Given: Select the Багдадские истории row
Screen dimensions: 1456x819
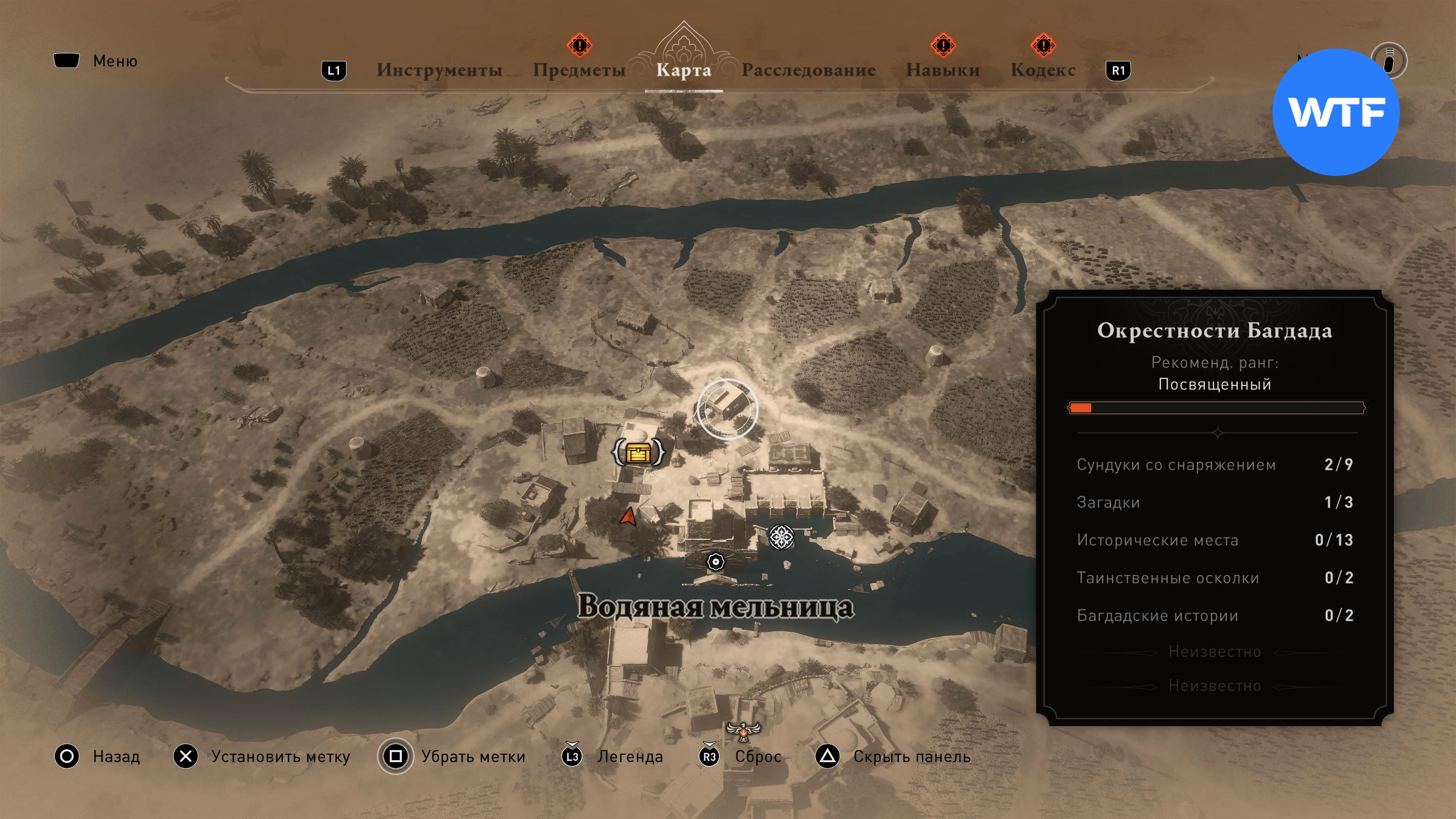Looking at the screenshot, I should point(1214,615).
